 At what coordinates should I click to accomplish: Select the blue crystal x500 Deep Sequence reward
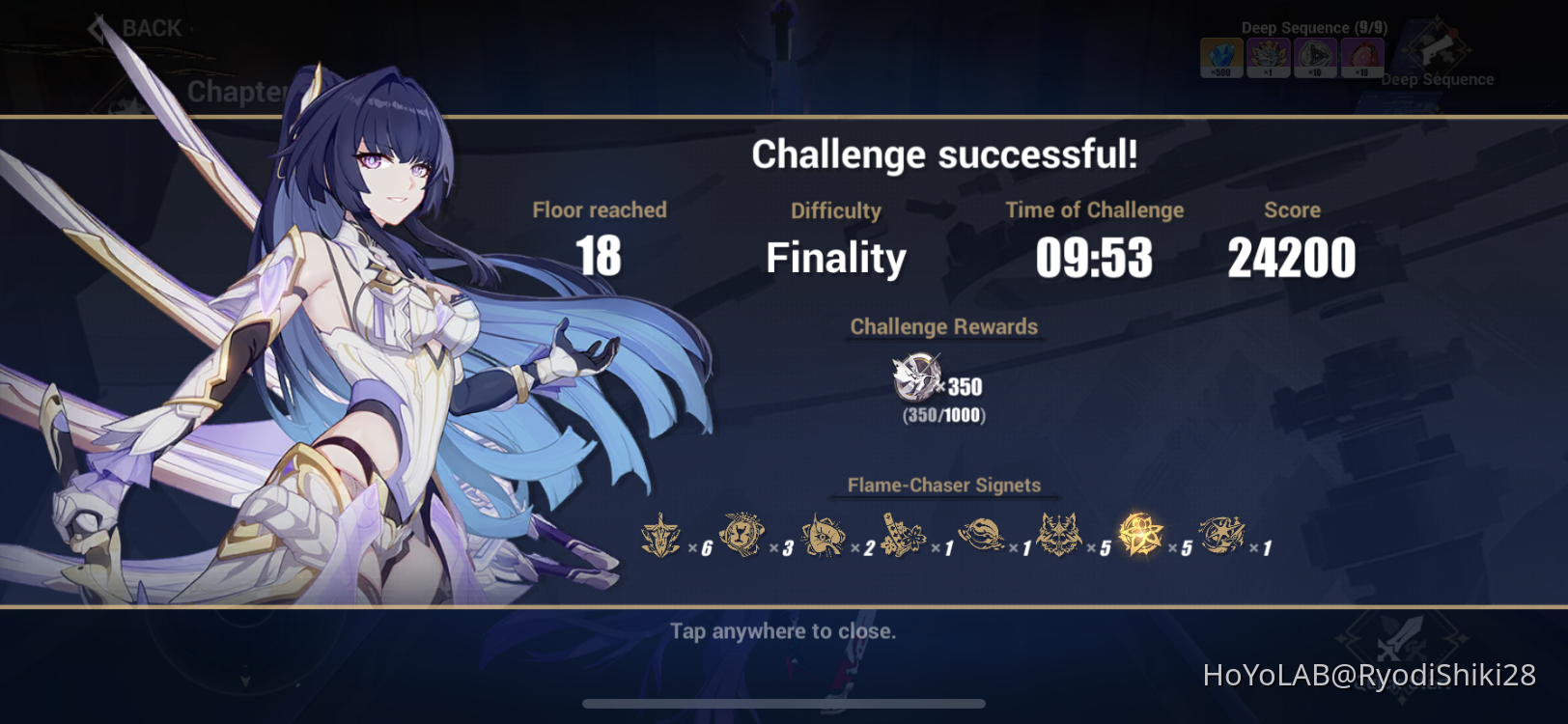(x=1220, y=58)
